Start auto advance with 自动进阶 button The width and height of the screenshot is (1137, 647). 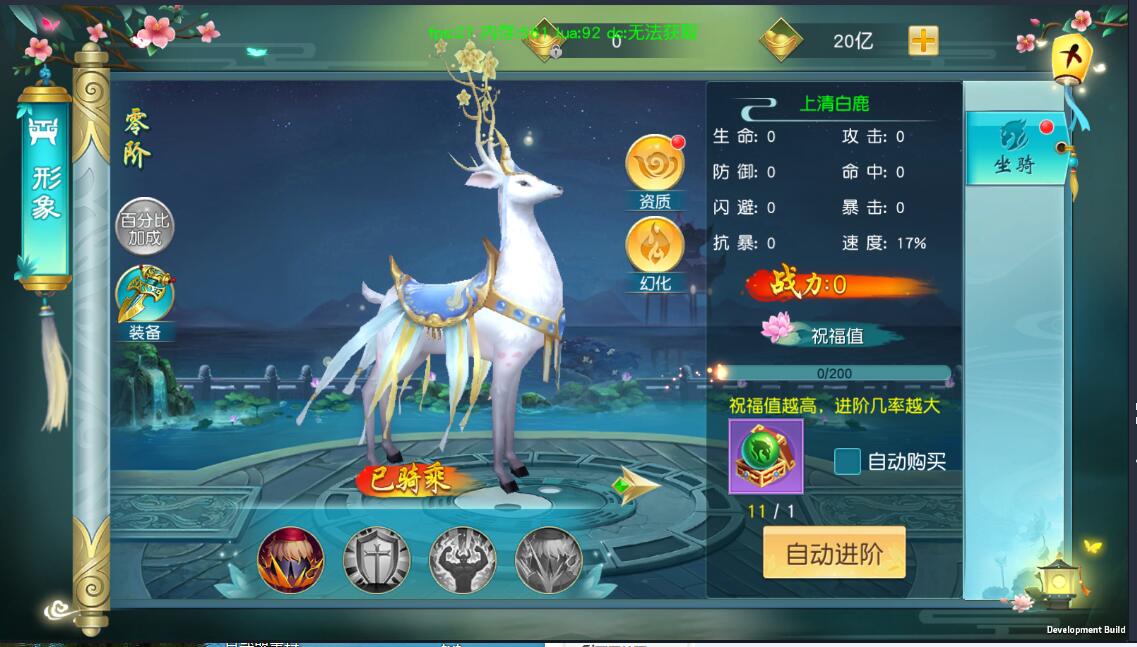[x=834, y=553]
